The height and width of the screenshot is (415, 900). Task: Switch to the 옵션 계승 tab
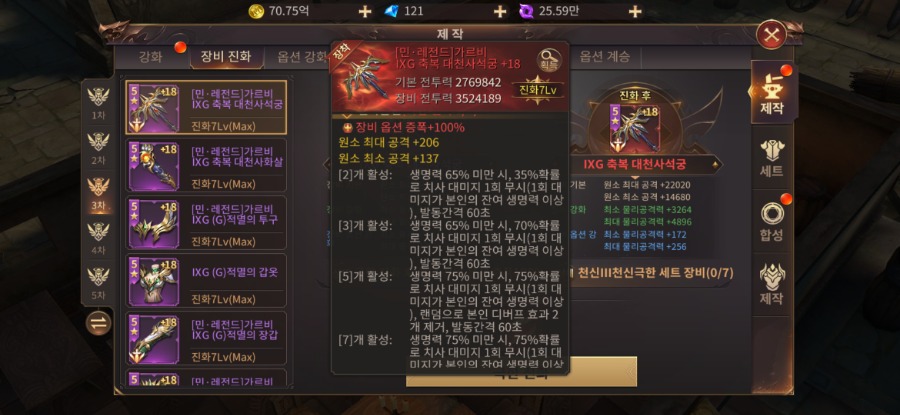coord(604,57)
